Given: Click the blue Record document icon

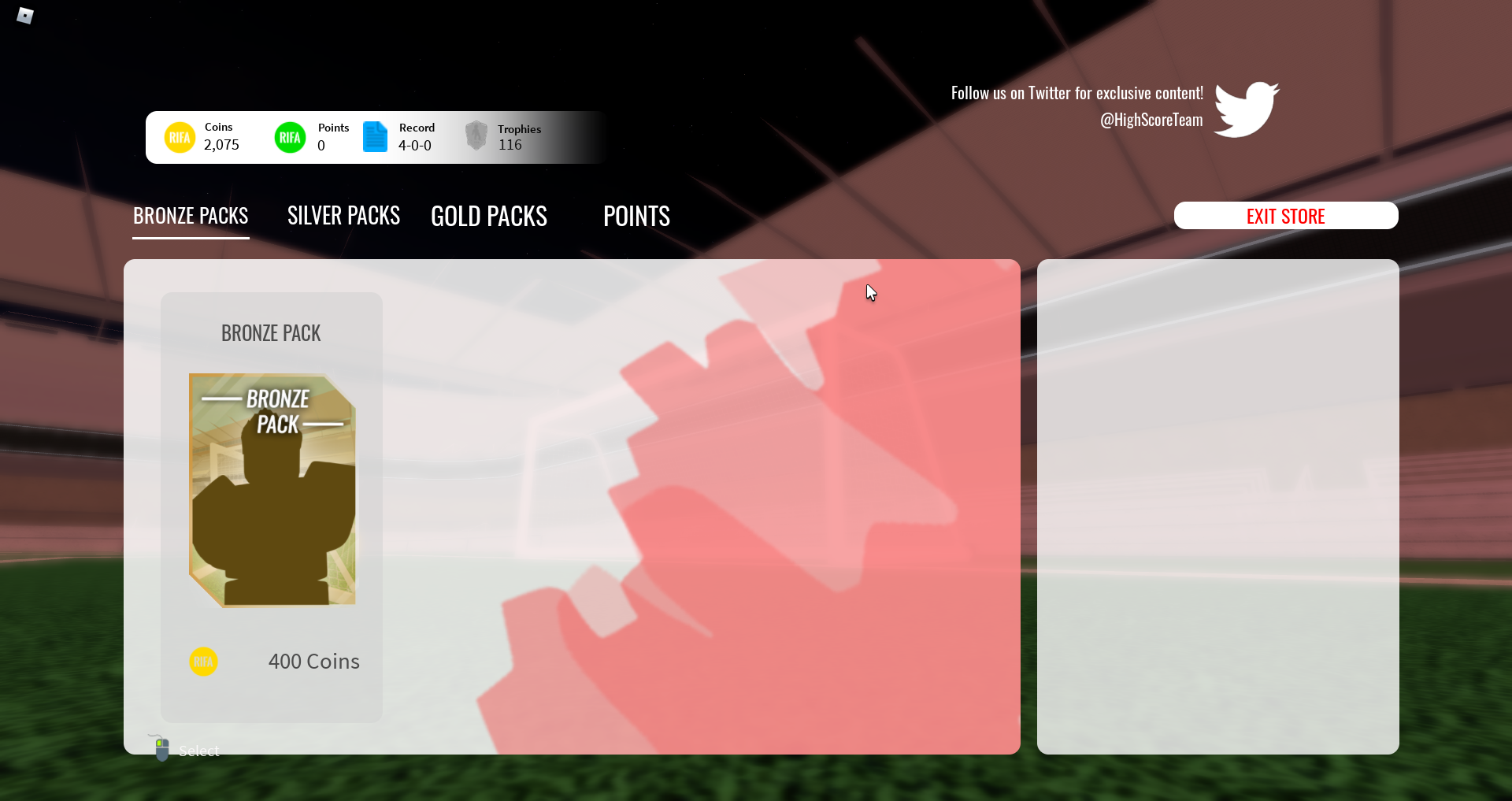Looking at the screenshot, I should coord(375,137).
